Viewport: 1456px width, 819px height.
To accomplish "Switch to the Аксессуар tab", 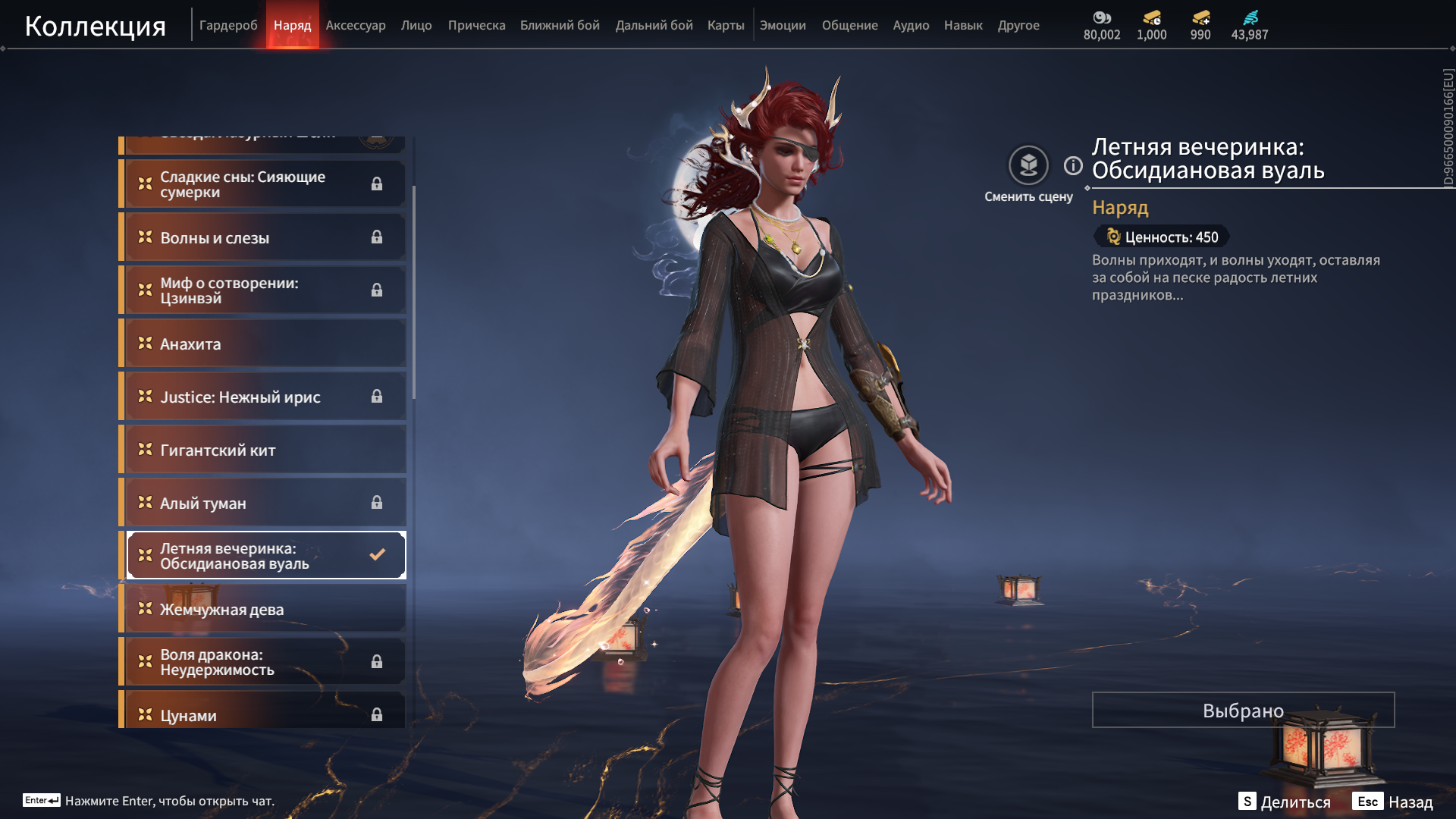I will [x=356, y=25].
